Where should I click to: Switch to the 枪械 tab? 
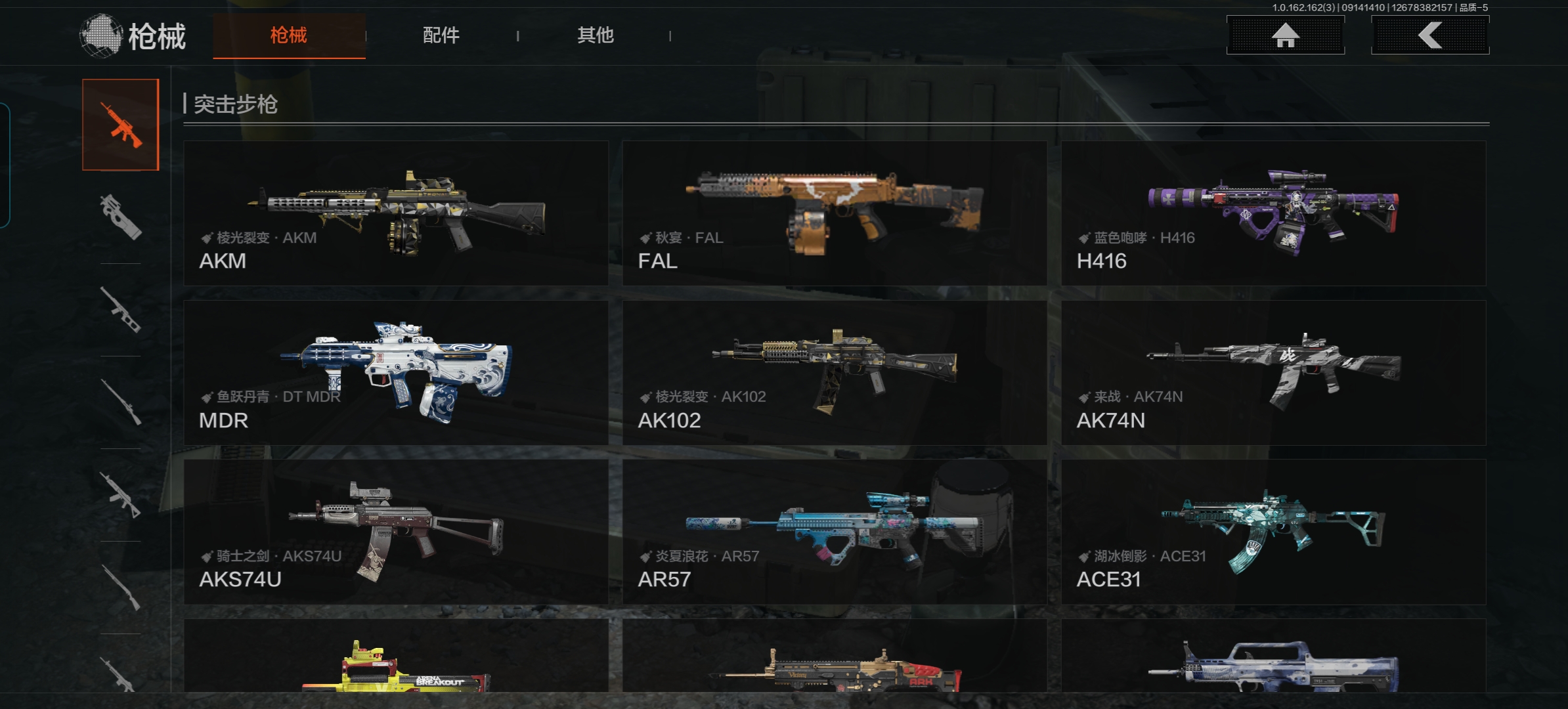(x=289, y=35)
